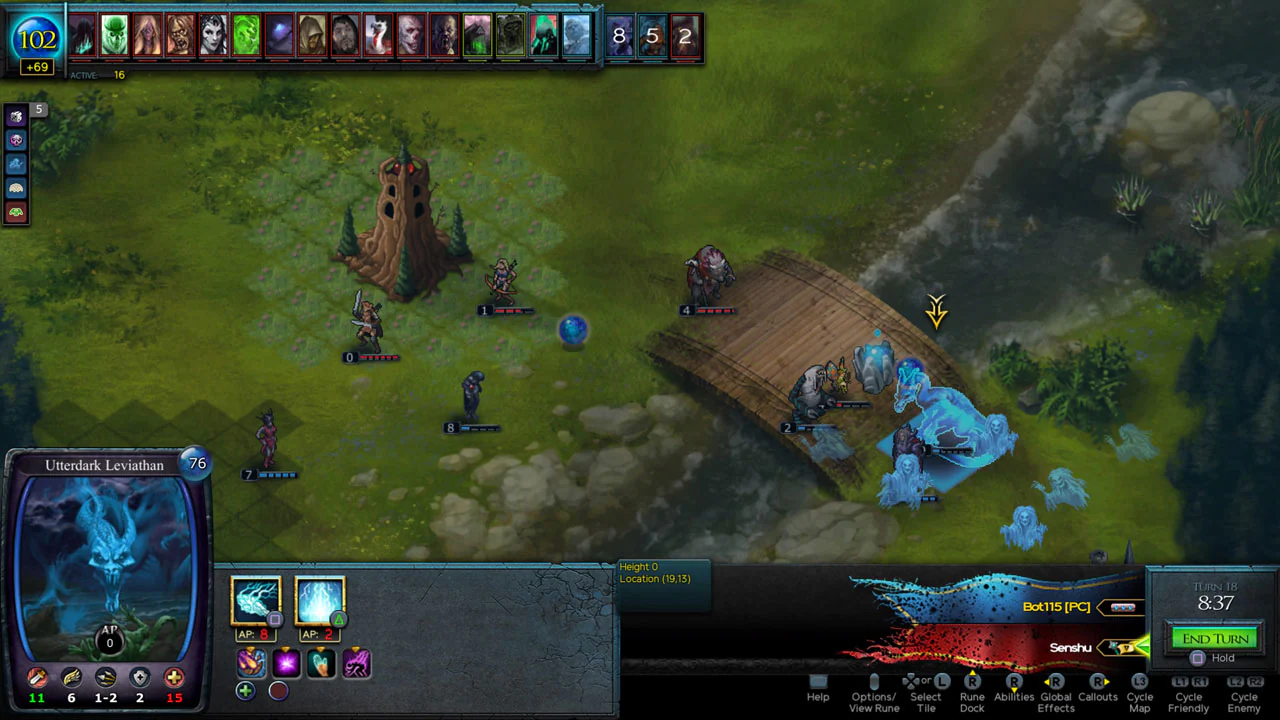Click Cycle Enemy to select next foe
1280x720 pixels.
[x=1244, y=690]
